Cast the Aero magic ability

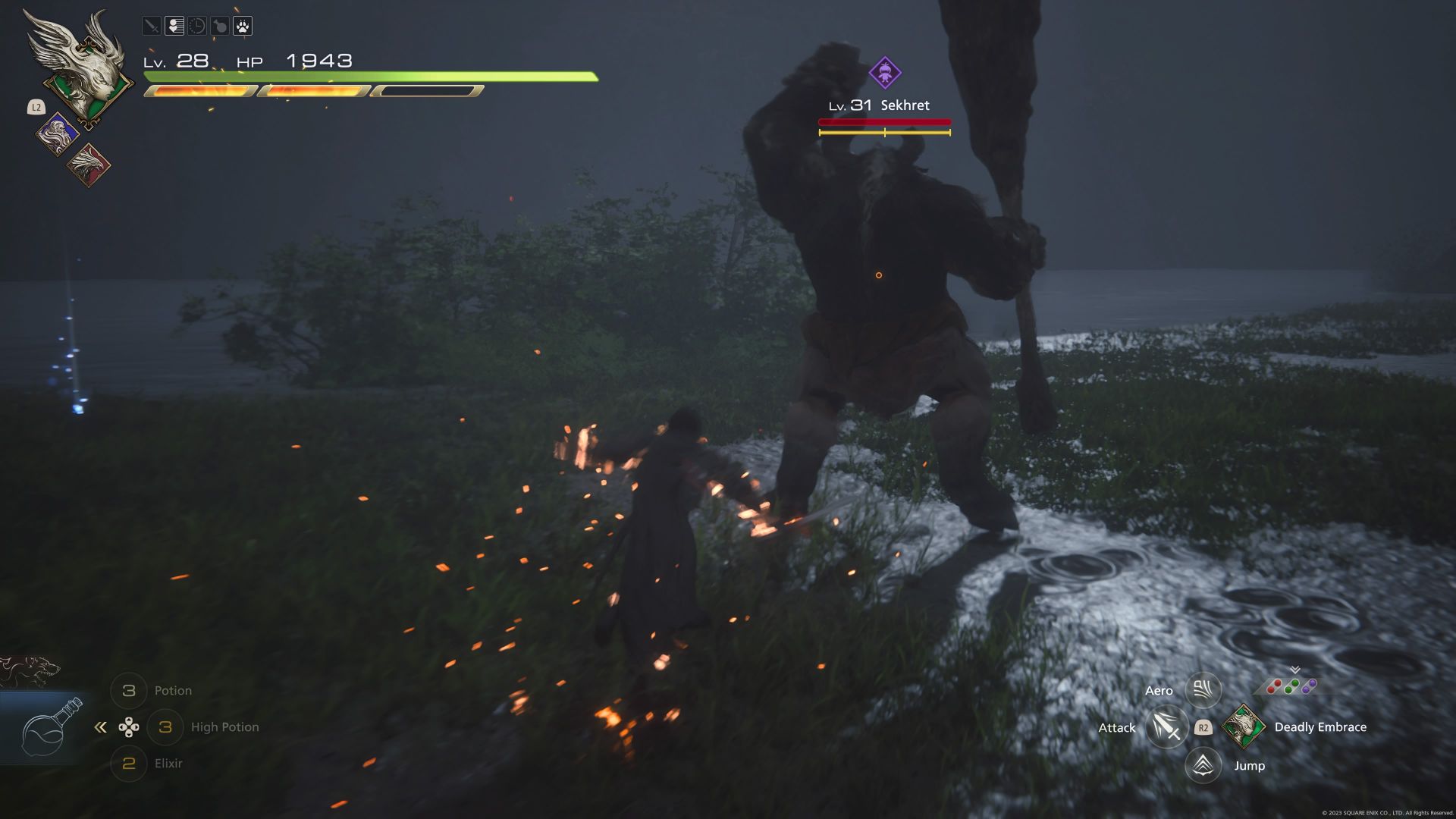click(x=1203, y=689)
